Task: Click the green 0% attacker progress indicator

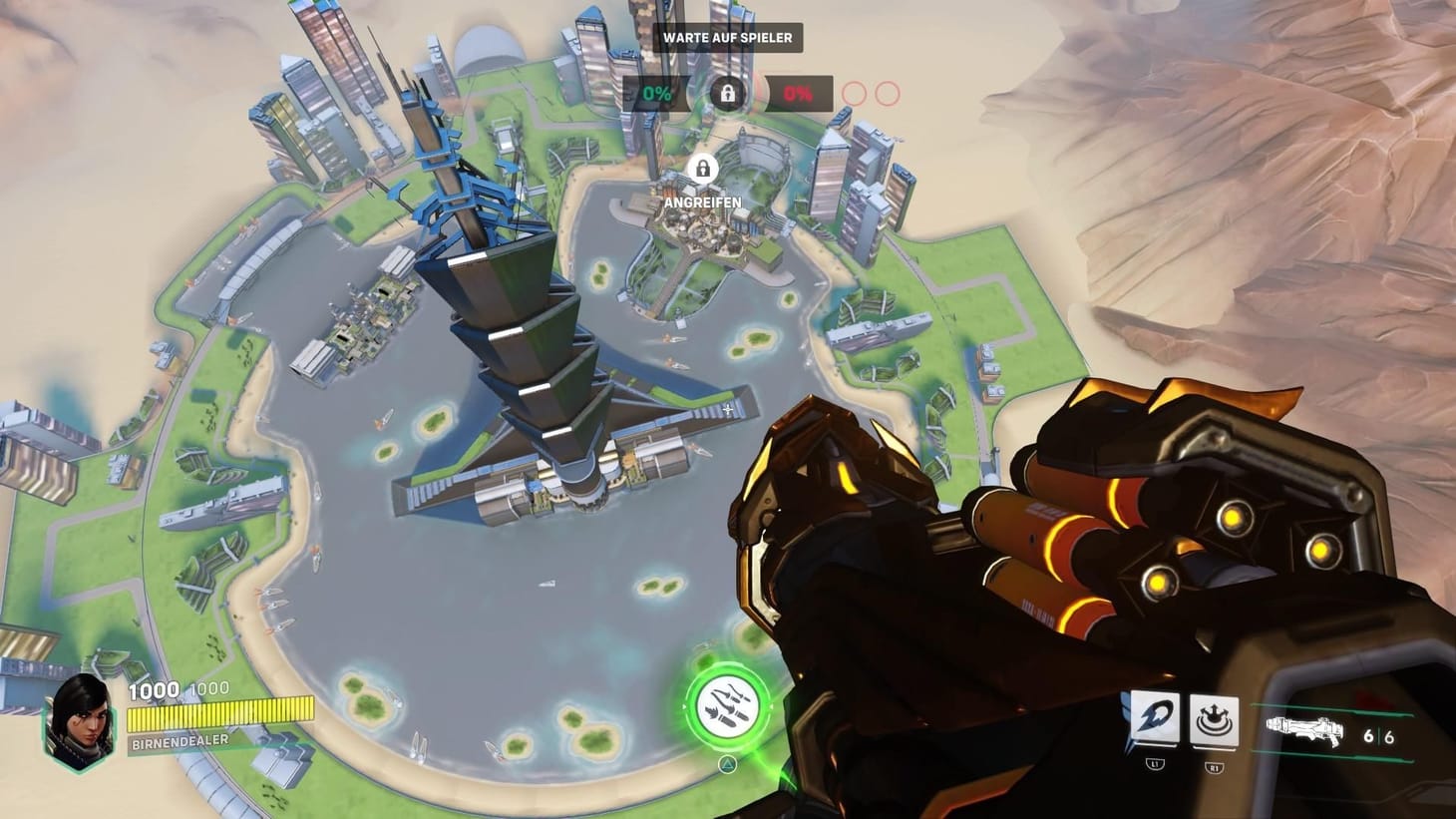Action: [x=655, y=95]
